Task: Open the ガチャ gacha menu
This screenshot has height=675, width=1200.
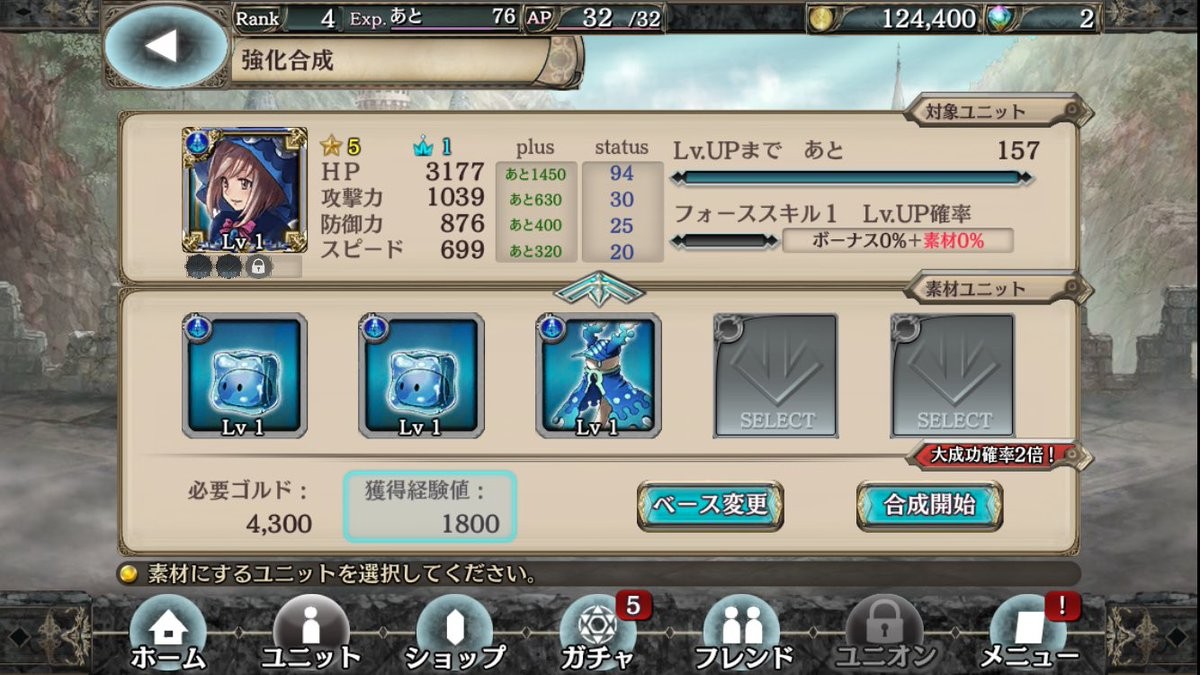Action: 598,634
